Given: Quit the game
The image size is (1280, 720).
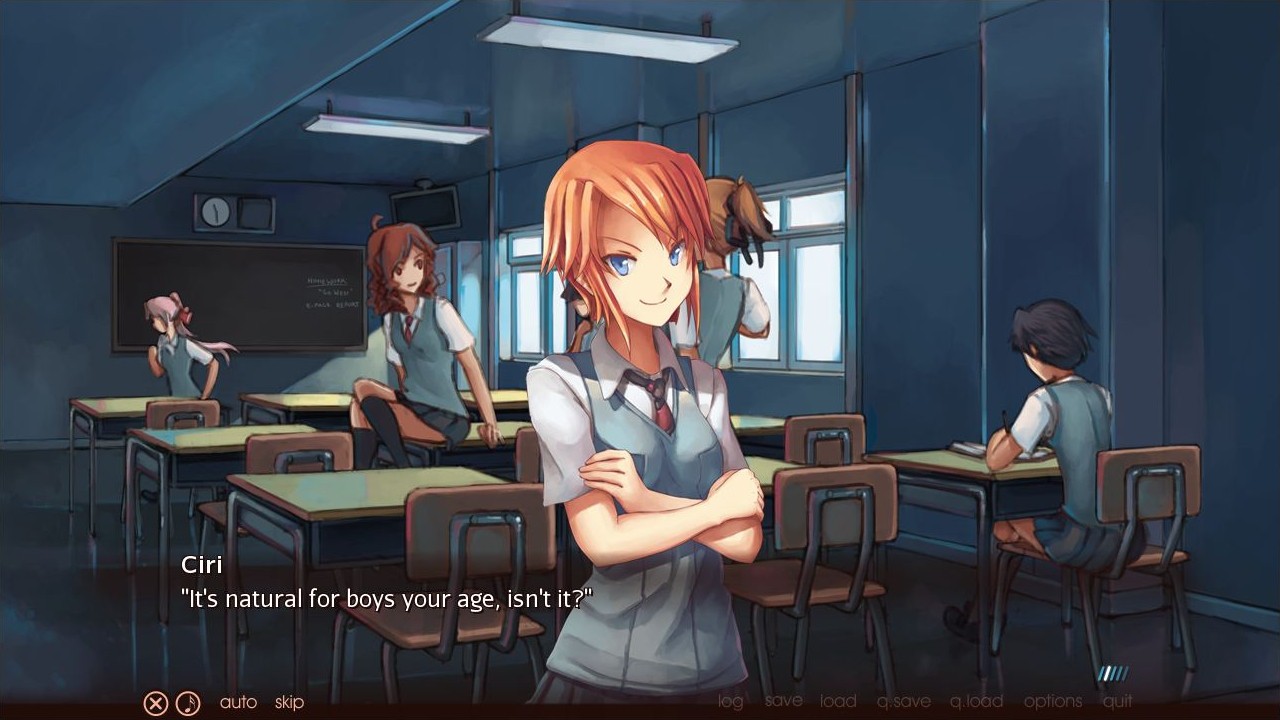Looking at the screenshot, I should click(x=1118, y=701).
